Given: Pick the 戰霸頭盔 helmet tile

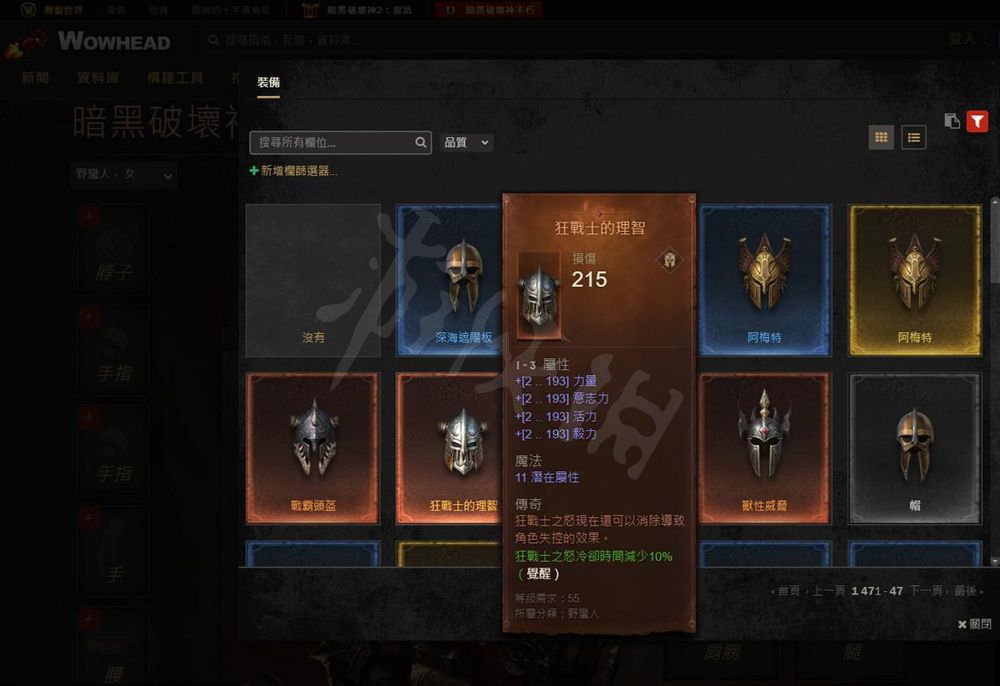Looking at the screenshot, I should (313, 448).
